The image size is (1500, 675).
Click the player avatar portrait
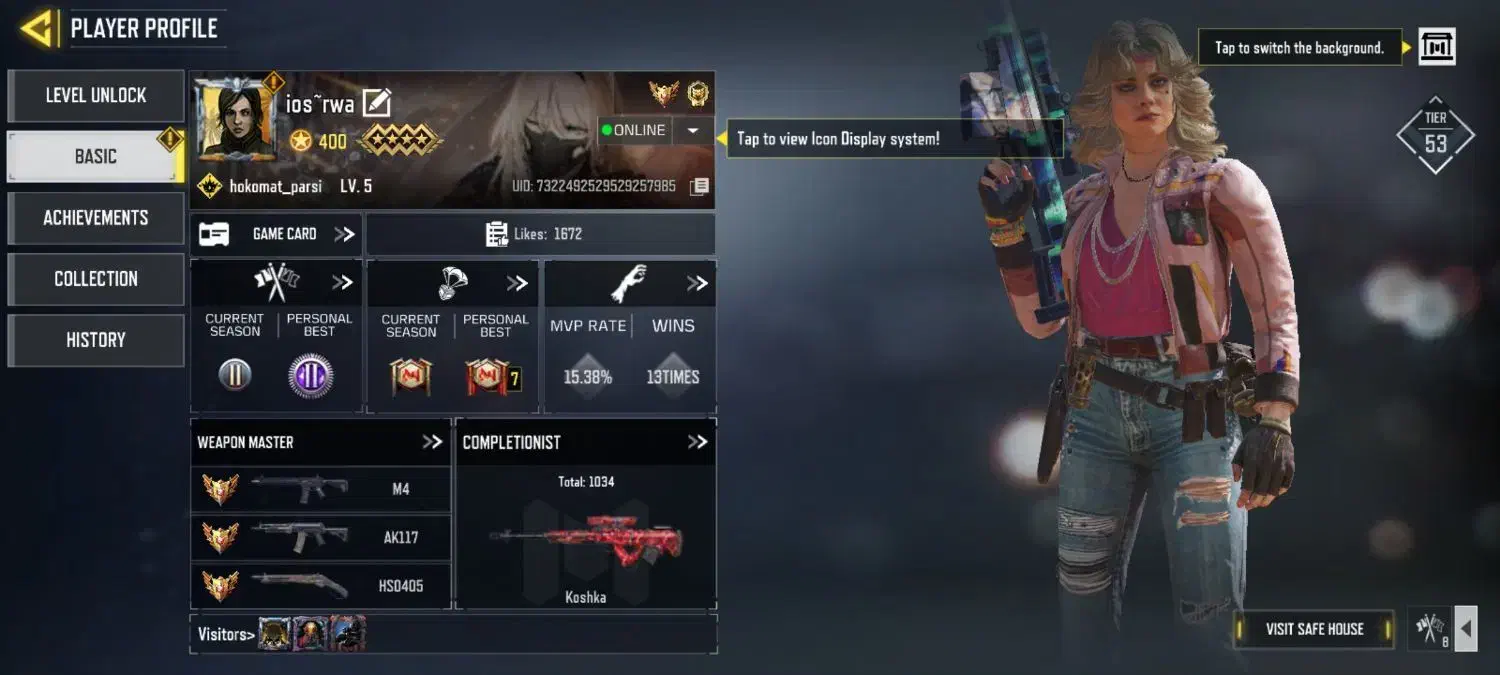pos(235,118)
